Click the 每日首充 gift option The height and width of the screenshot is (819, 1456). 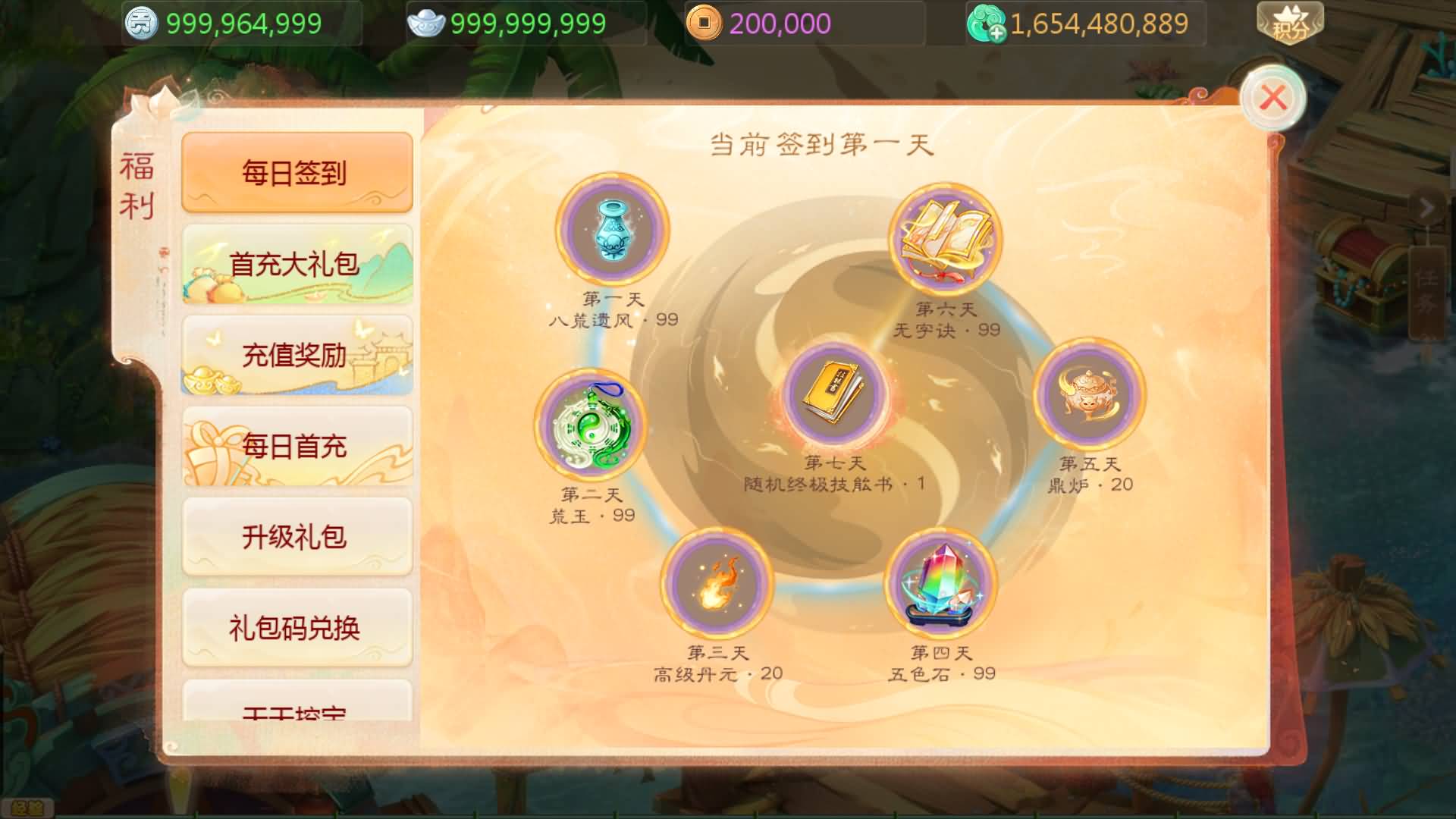[x=297, y=447]
